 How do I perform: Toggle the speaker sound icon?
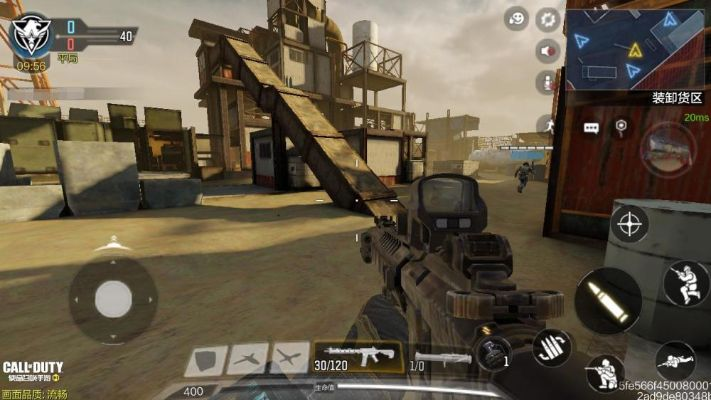pos(548,51)
